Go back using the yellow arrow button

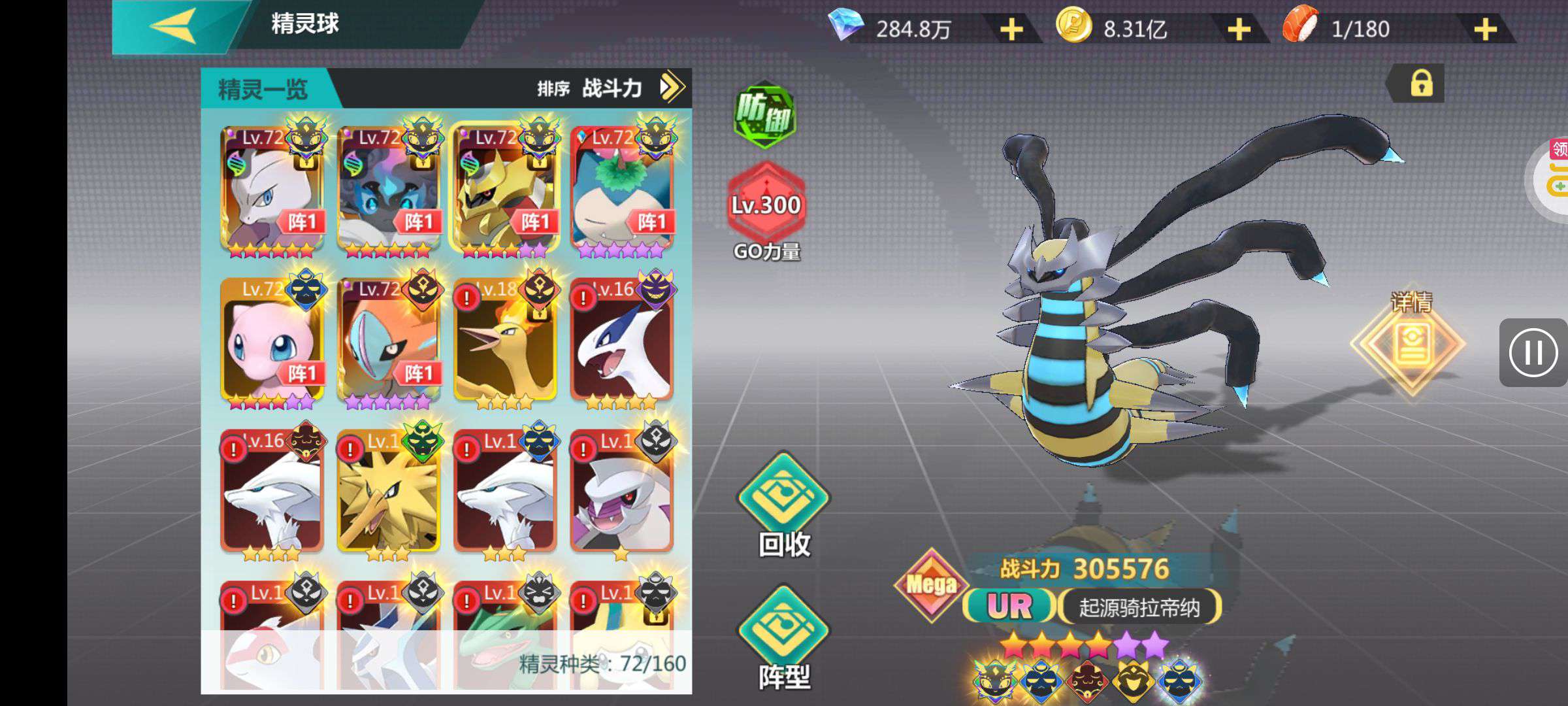(174, 27)
